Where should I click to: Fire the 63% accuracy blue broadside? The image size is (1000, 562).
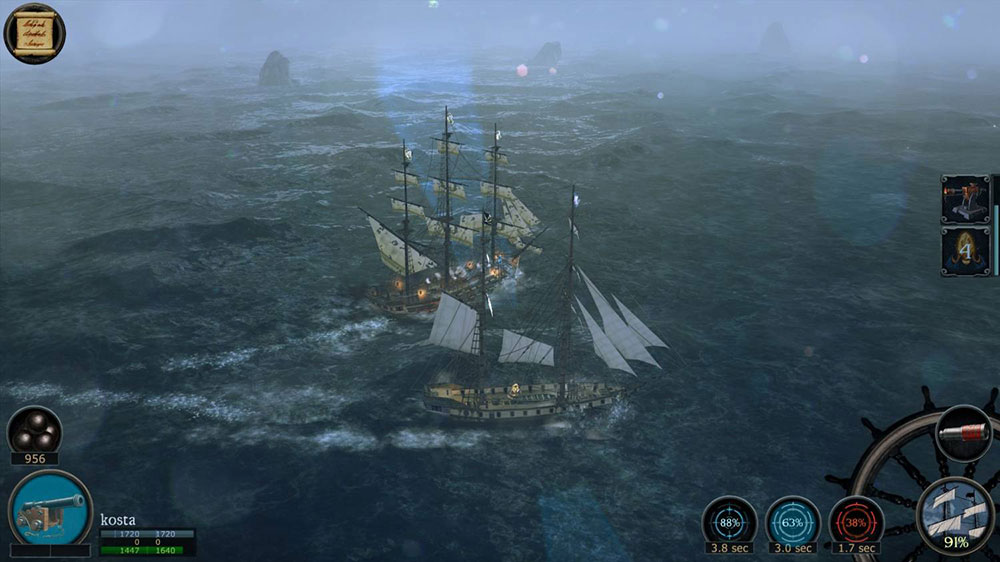tap(793, 521)
